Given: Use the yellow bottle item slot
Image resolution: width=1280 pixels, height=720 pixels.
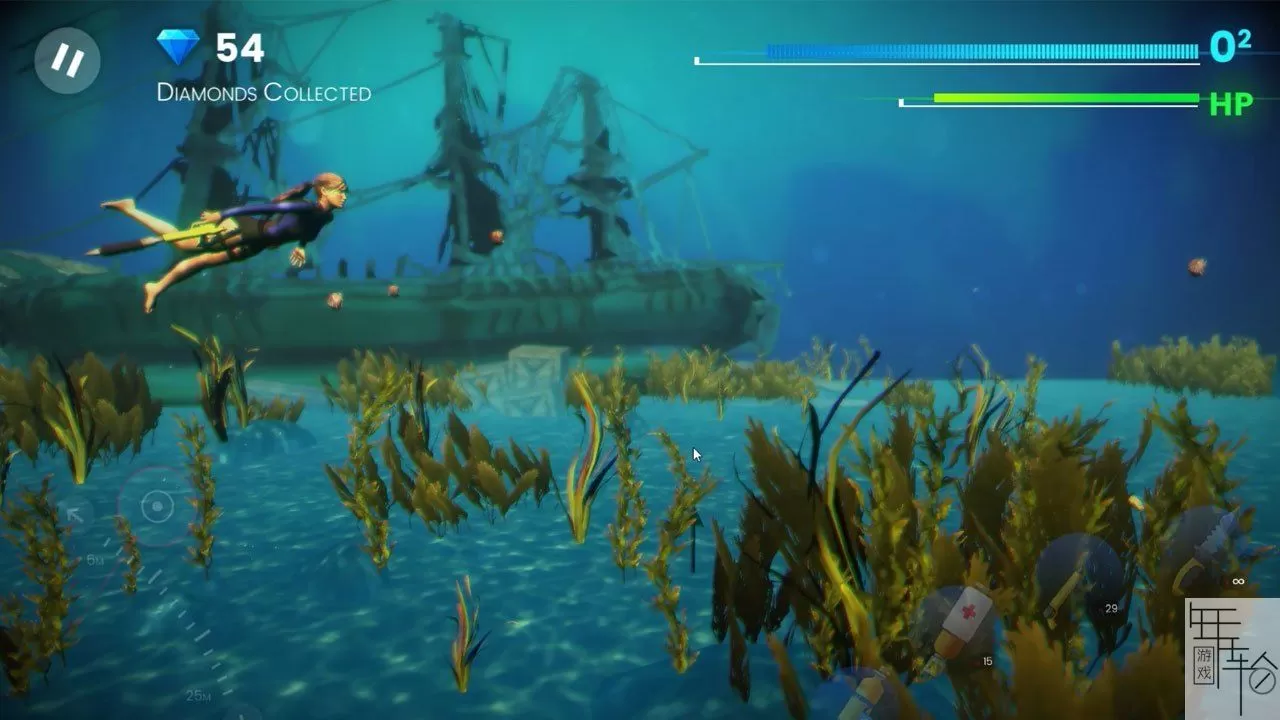Looking at the screenshot, I should [x=858, y=696].
